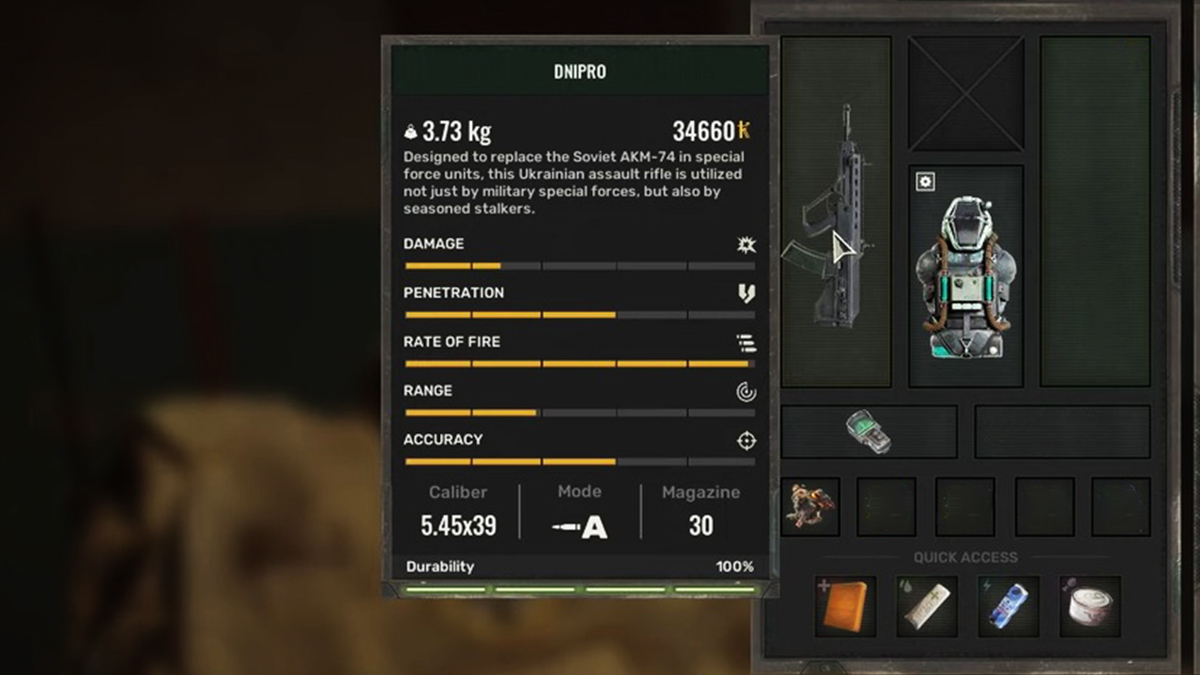
Task: Choose the bandage quick access slot
Action: click(x=926, y=607)
